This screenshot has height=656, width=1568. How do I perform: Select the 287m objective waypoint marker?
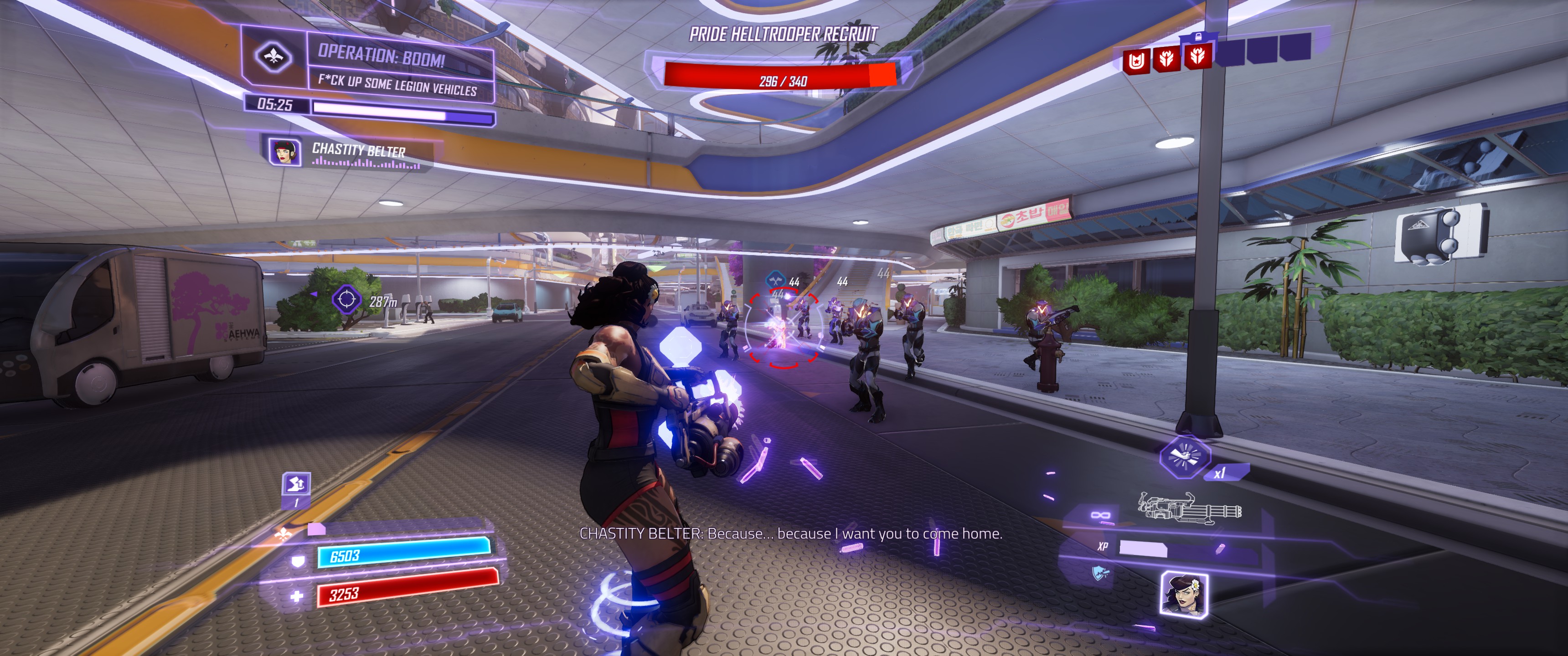[x=347, y=299]
